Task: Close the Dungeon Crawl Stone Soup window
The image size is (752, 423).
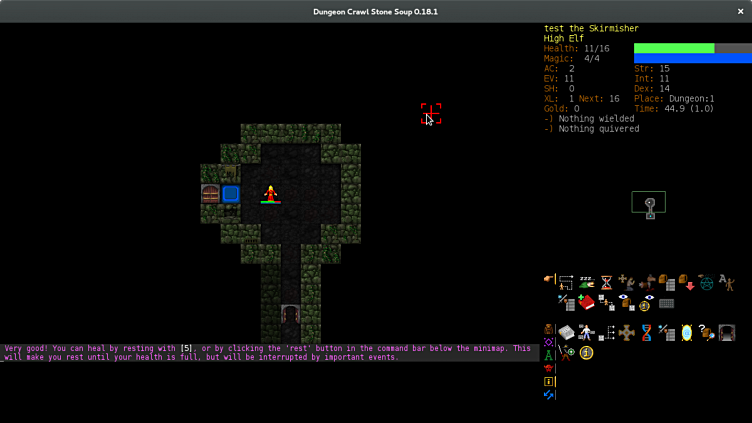Action: click(x=740, y=11)
